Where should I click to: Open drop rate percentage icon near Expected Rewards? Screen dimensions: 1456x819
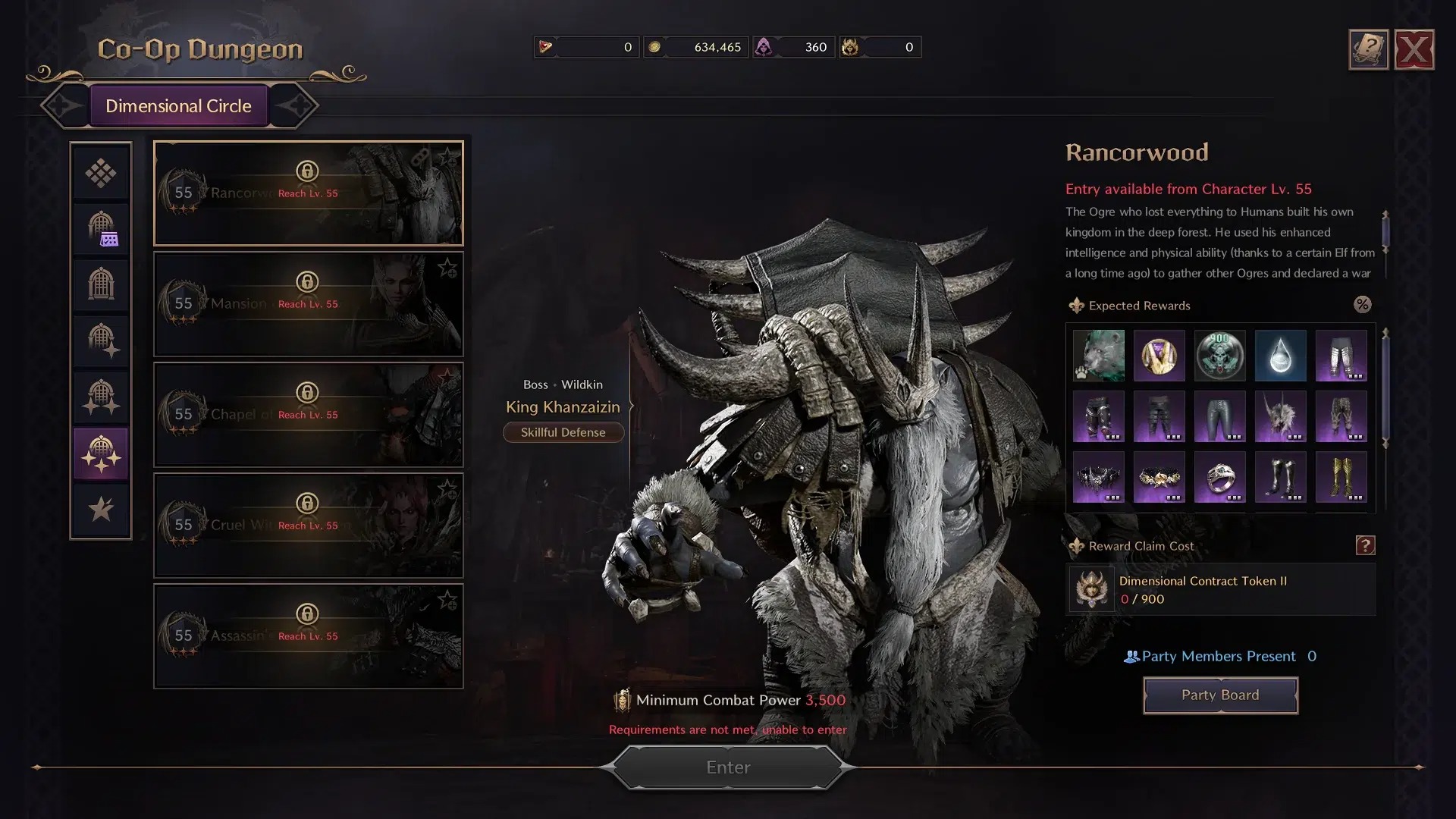pyautogui.click(x=1363, y=305)
